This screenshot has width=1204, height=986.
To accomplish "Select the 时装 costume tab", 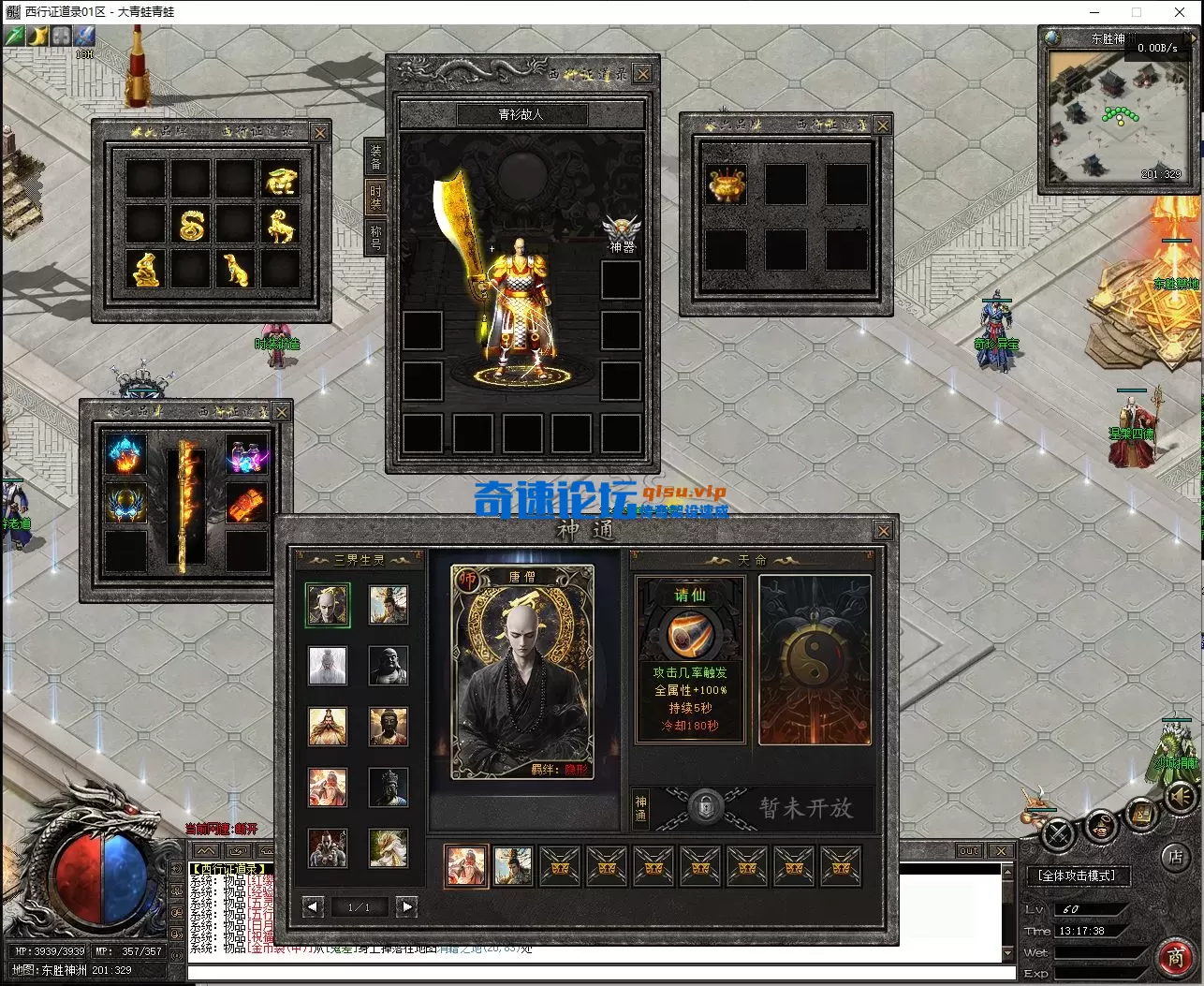I will [x=375, y=197].
